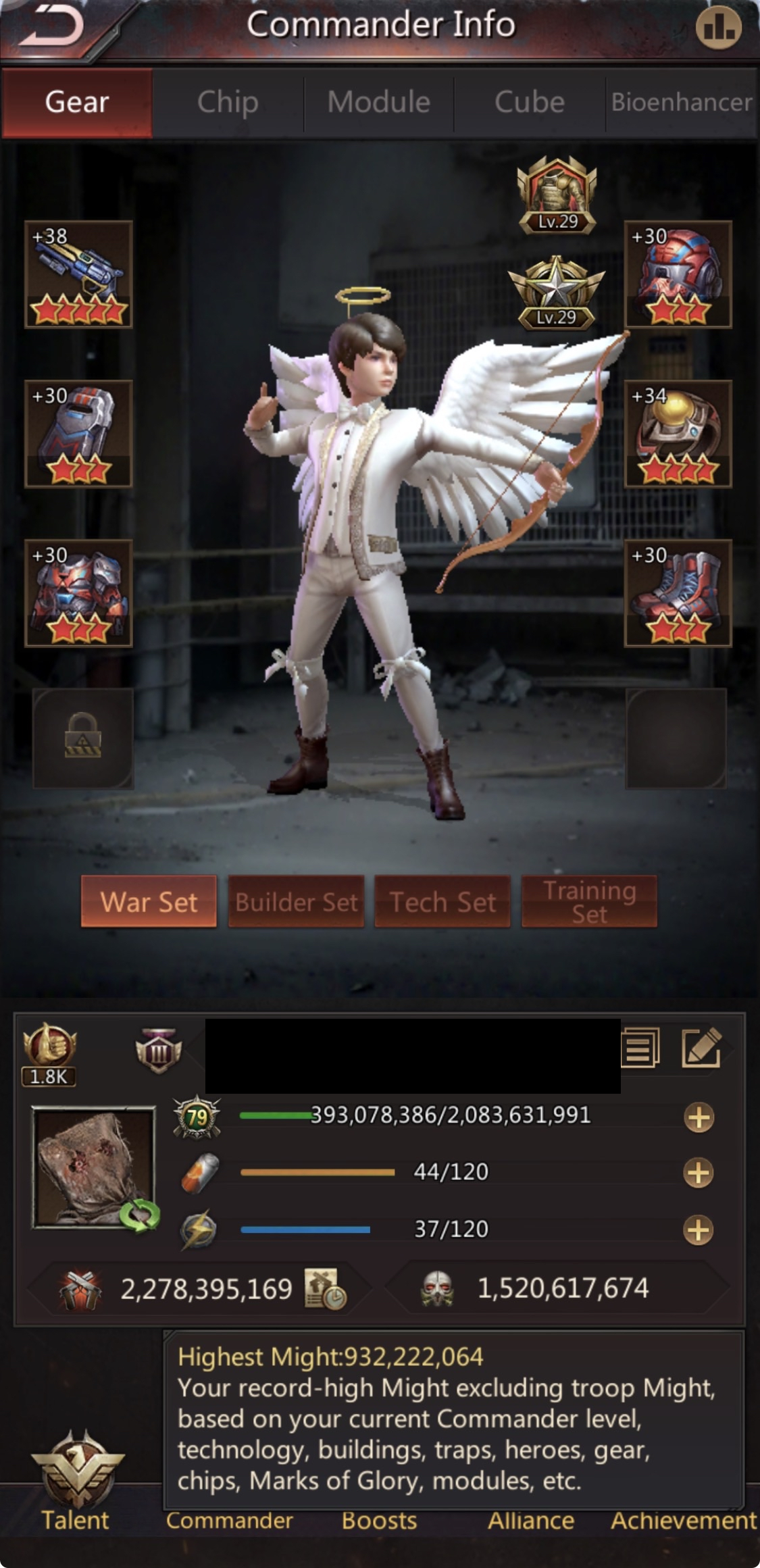Screen dimensions: 760x1568
Task: Select the Cube tab
Action: pos(529,103)
